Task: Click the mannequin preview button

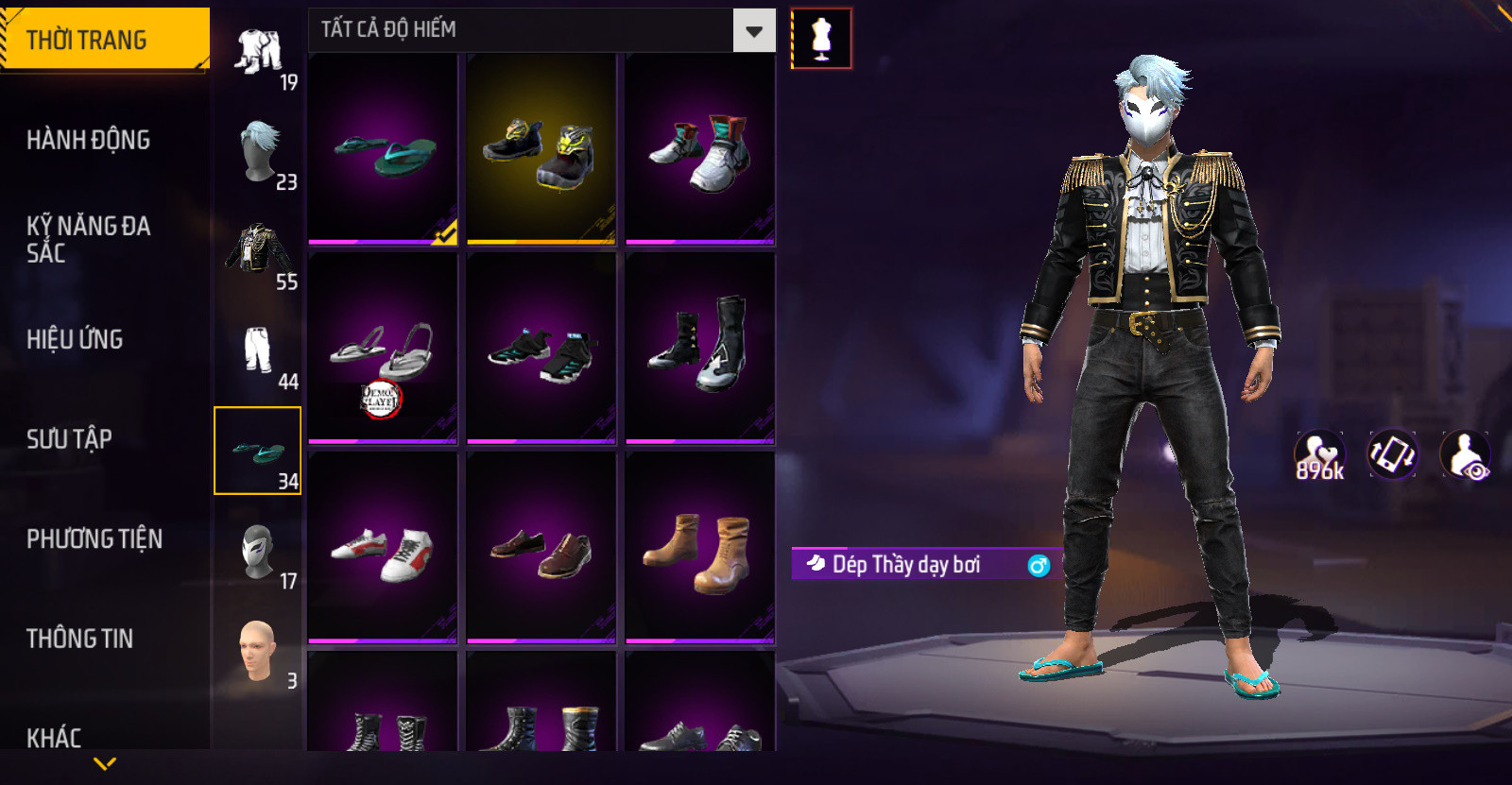Action: pyautogui.click(x=821, y=39)
